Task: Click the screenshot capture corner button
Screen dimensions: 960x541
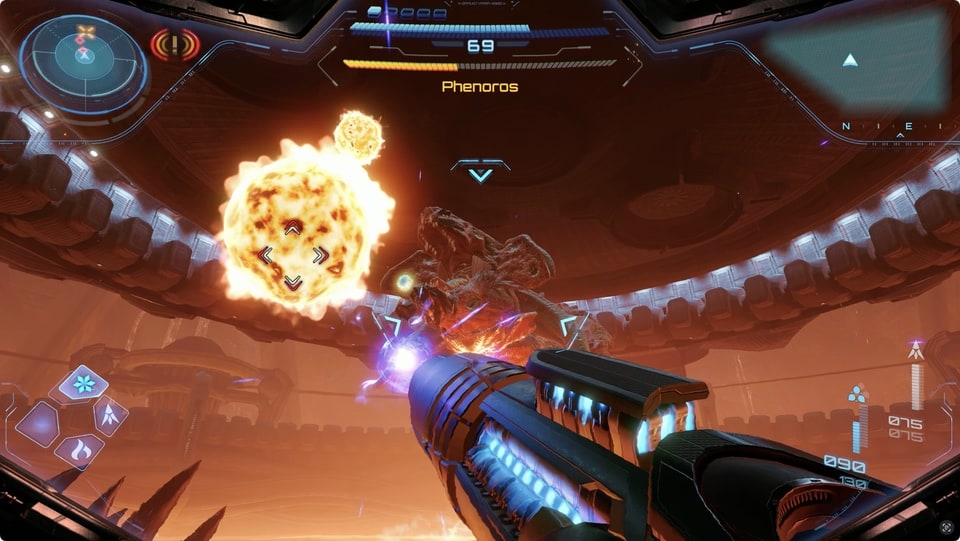Action: [x=946, y=526]
